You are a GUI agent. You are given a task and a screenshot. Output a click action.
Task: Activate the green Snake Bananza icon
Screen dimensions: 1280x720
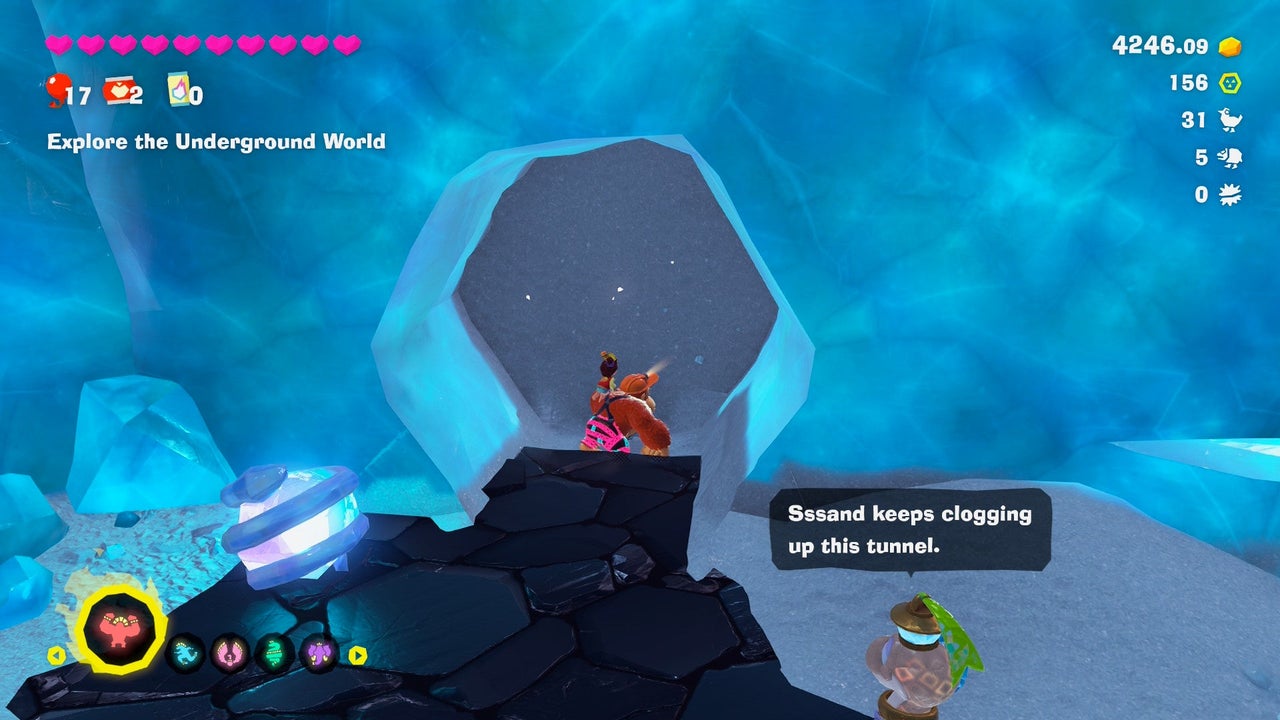[x=274, y=654]
